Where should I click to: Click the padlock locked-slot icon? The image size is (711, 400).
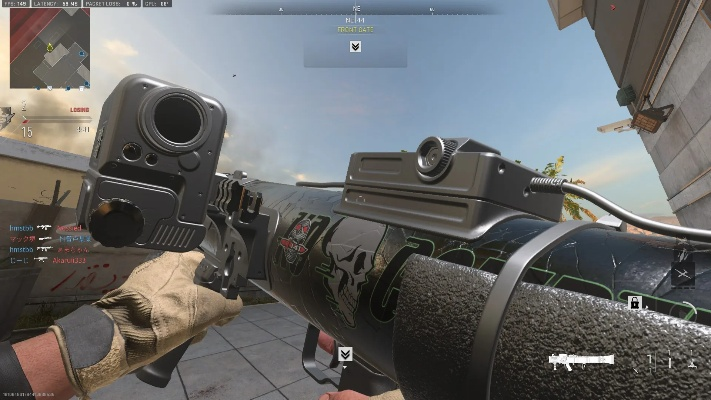click(x=634, y=301)
